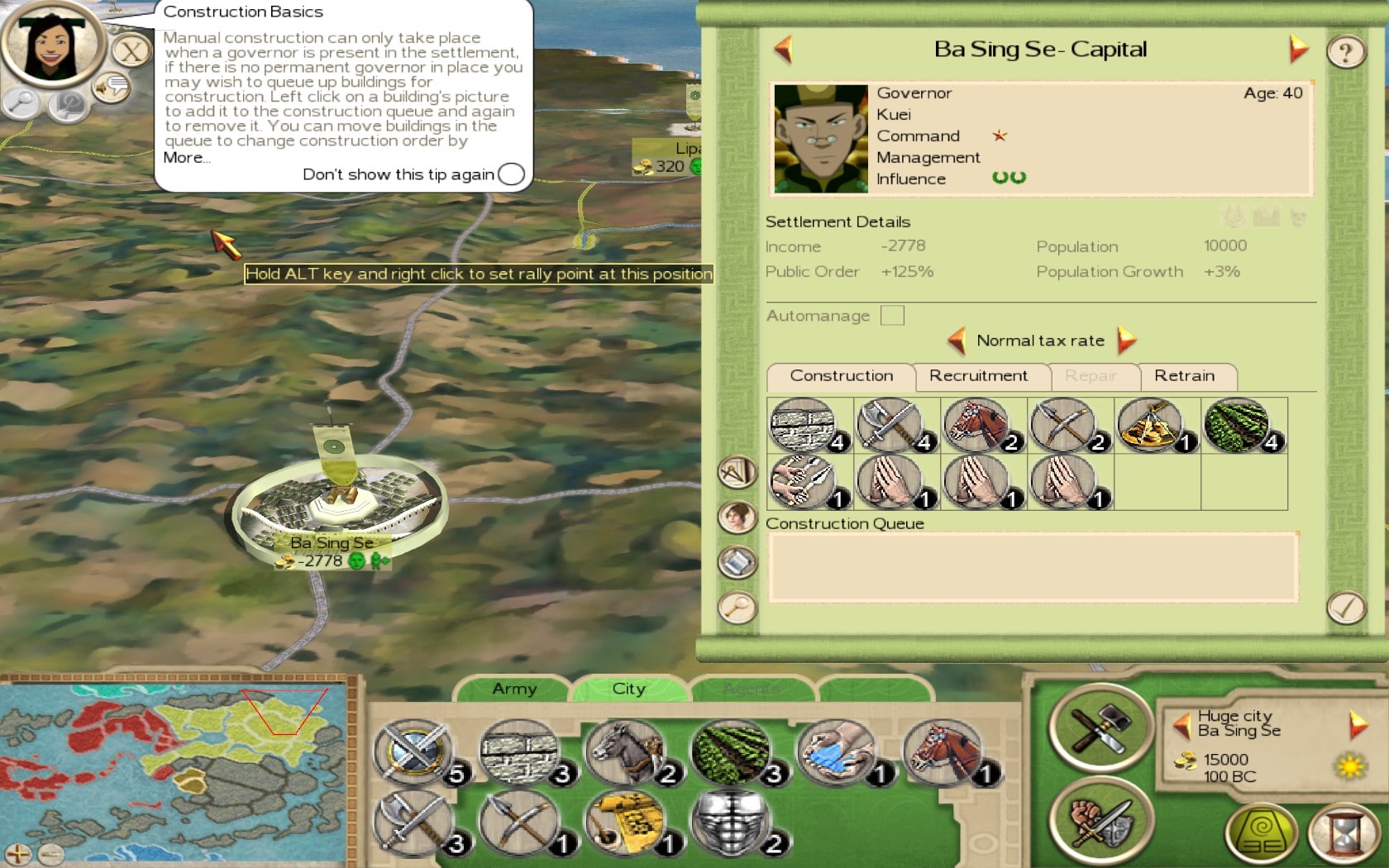Viewport: 1389px width, 868px height.
Task: Switch to the Army tab
Action: point(514,689)
